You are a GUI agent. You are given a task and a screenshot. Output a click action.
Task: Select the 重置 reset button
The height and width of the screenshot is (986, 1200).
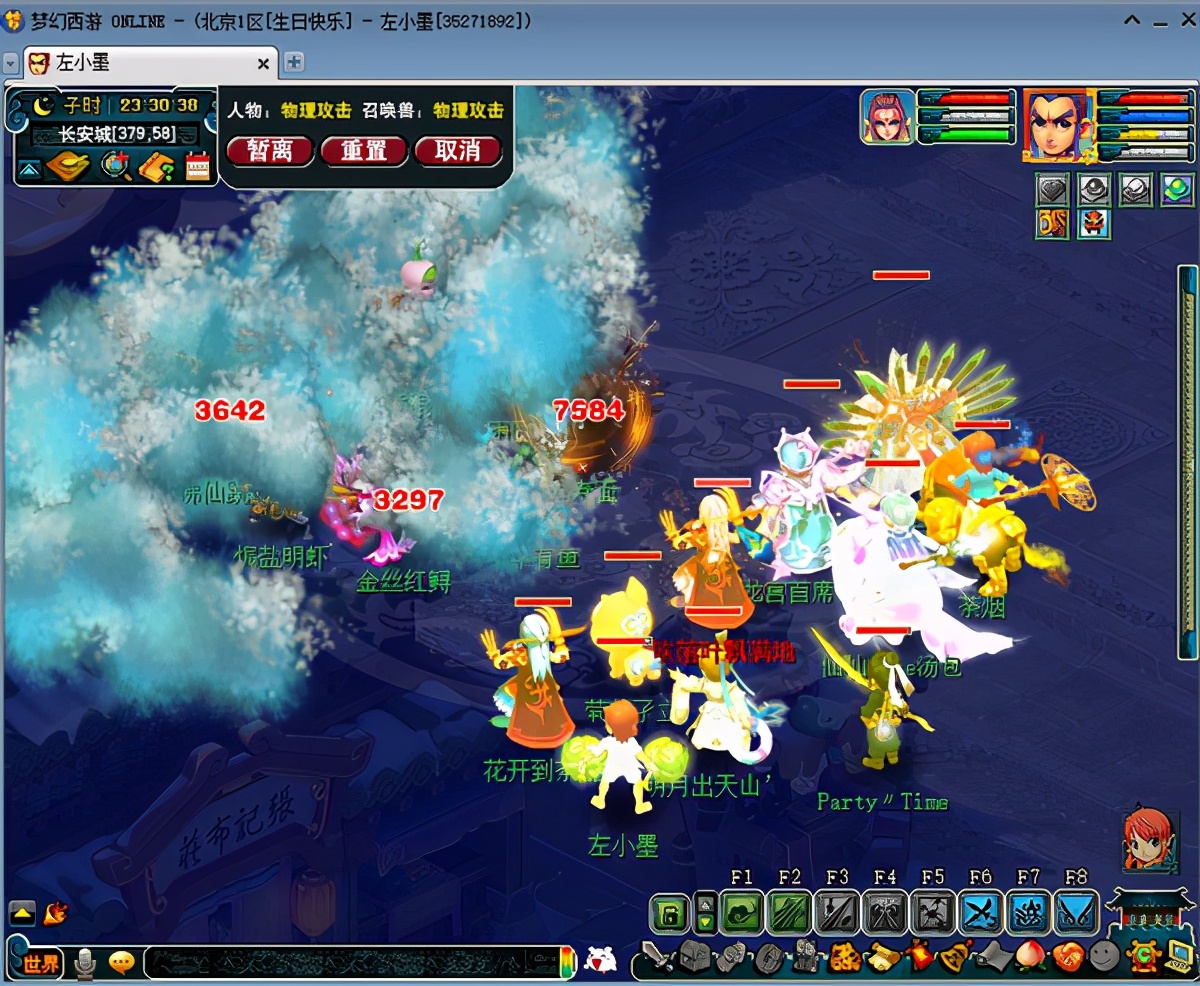pos(364,151)
